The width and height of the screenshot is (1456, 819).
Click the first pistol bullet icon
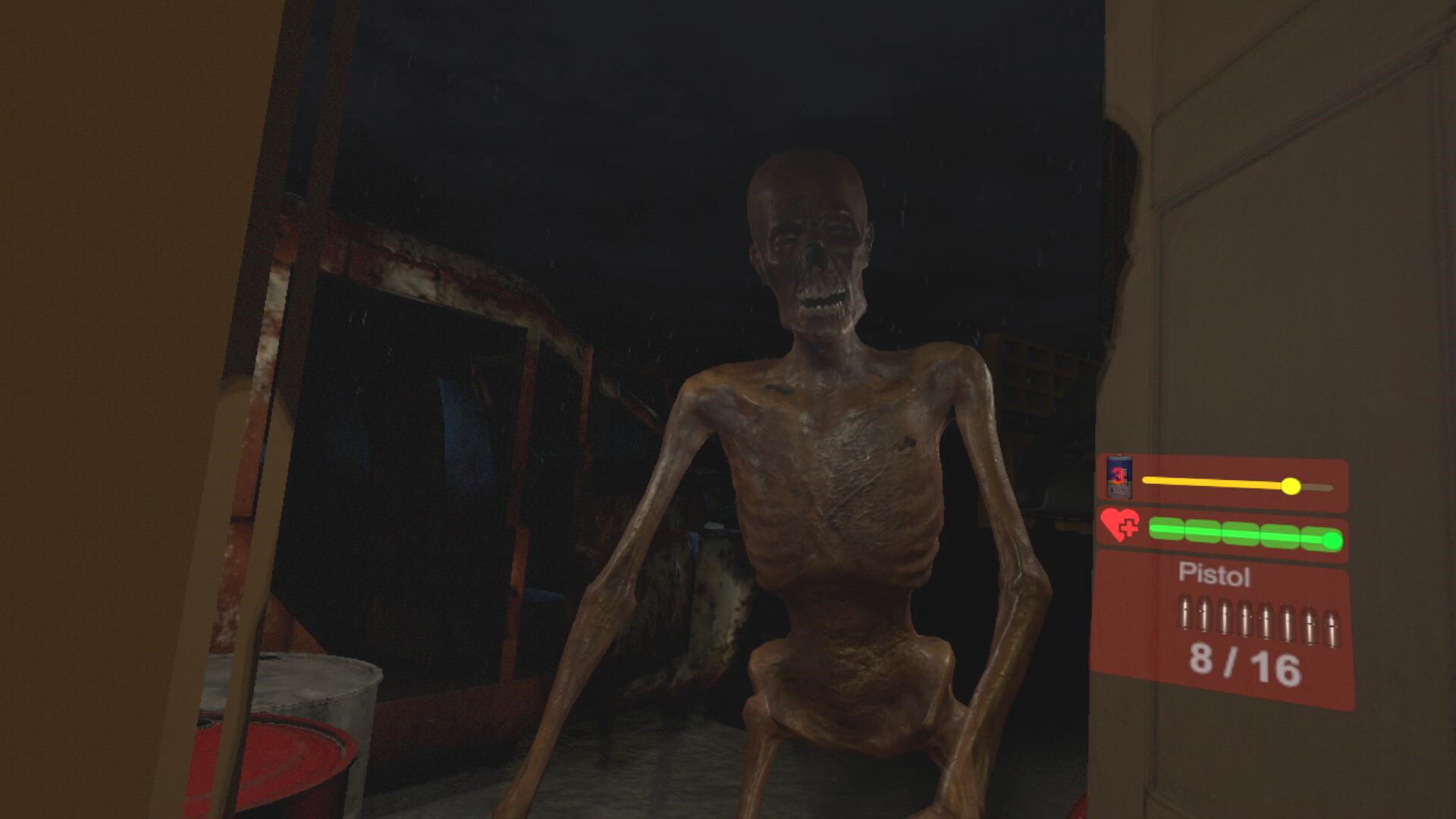[1185, 614]
